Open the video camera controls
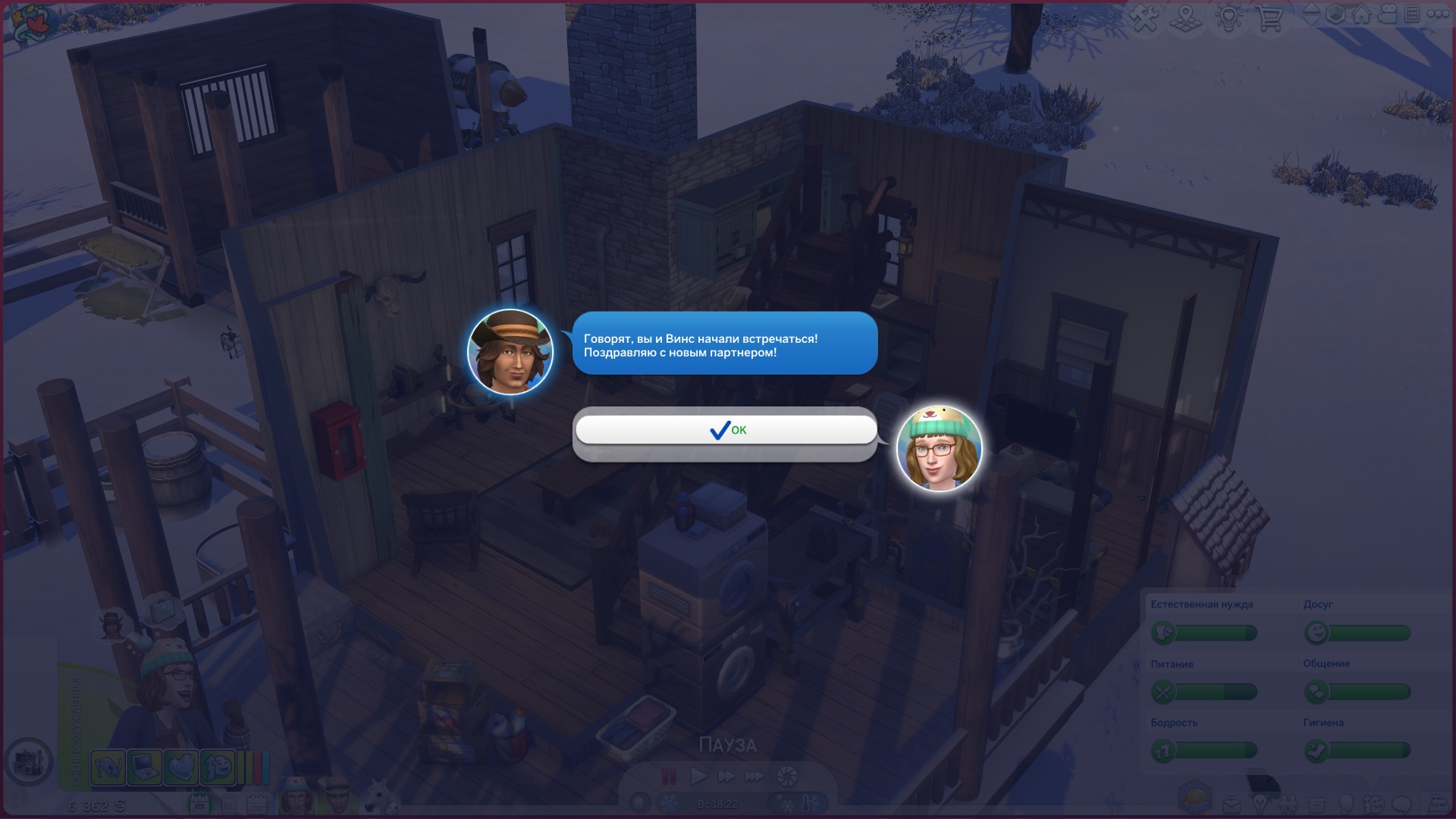This screenshot has width=1456, height=819. pyautogui.click(x=1387, y=14)
